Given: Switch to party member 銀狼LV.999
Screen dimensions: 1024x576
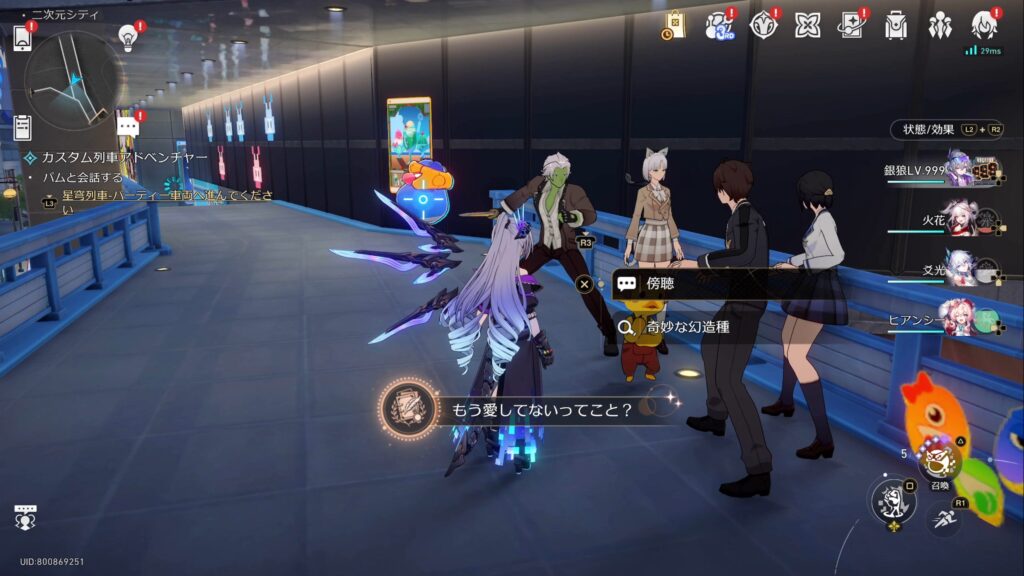Looking at the screenshot, I should click(x=959, y=169).
